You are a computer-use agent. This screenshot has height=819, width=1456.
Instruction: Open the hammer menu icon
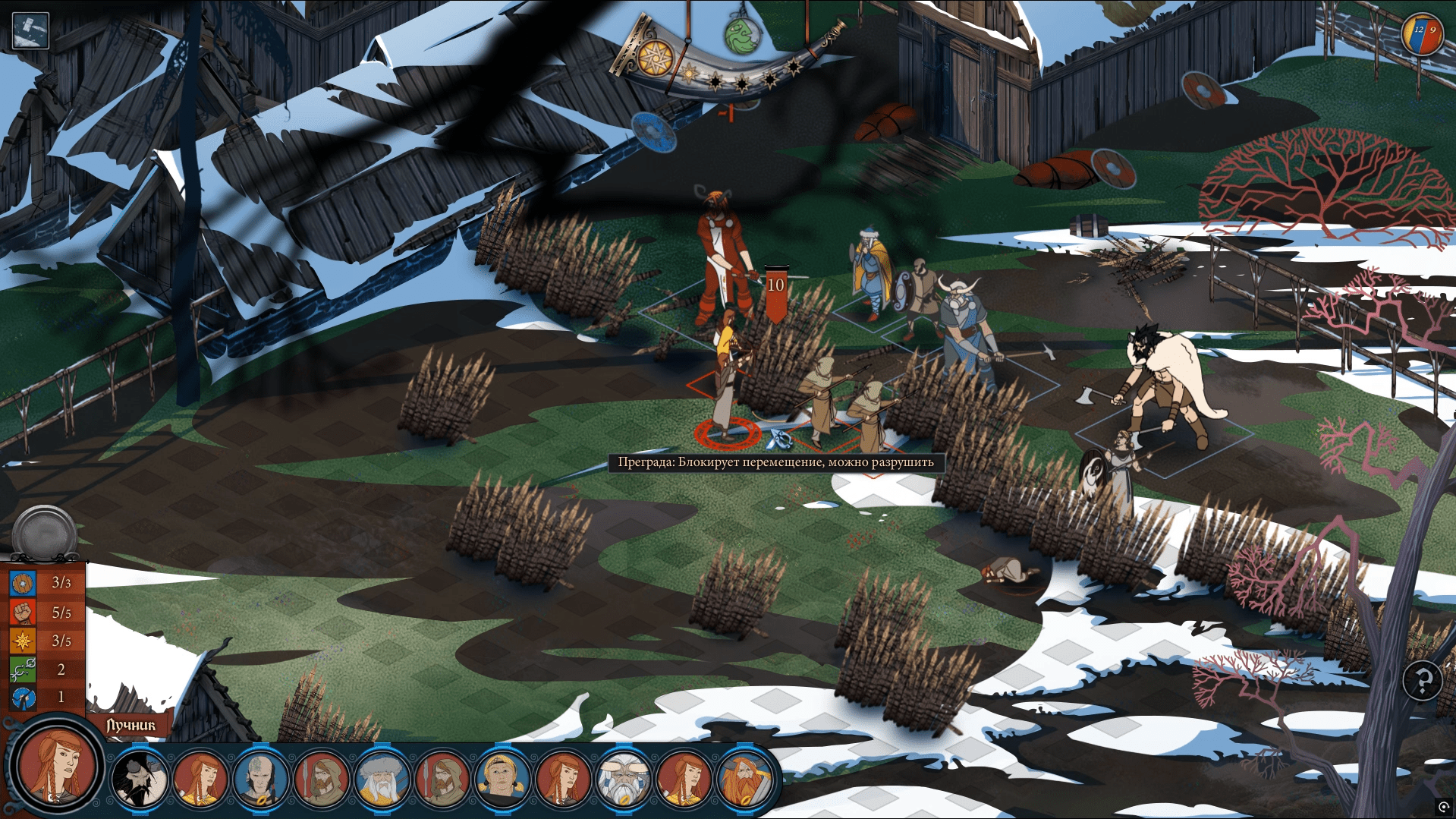coord(30,30)
